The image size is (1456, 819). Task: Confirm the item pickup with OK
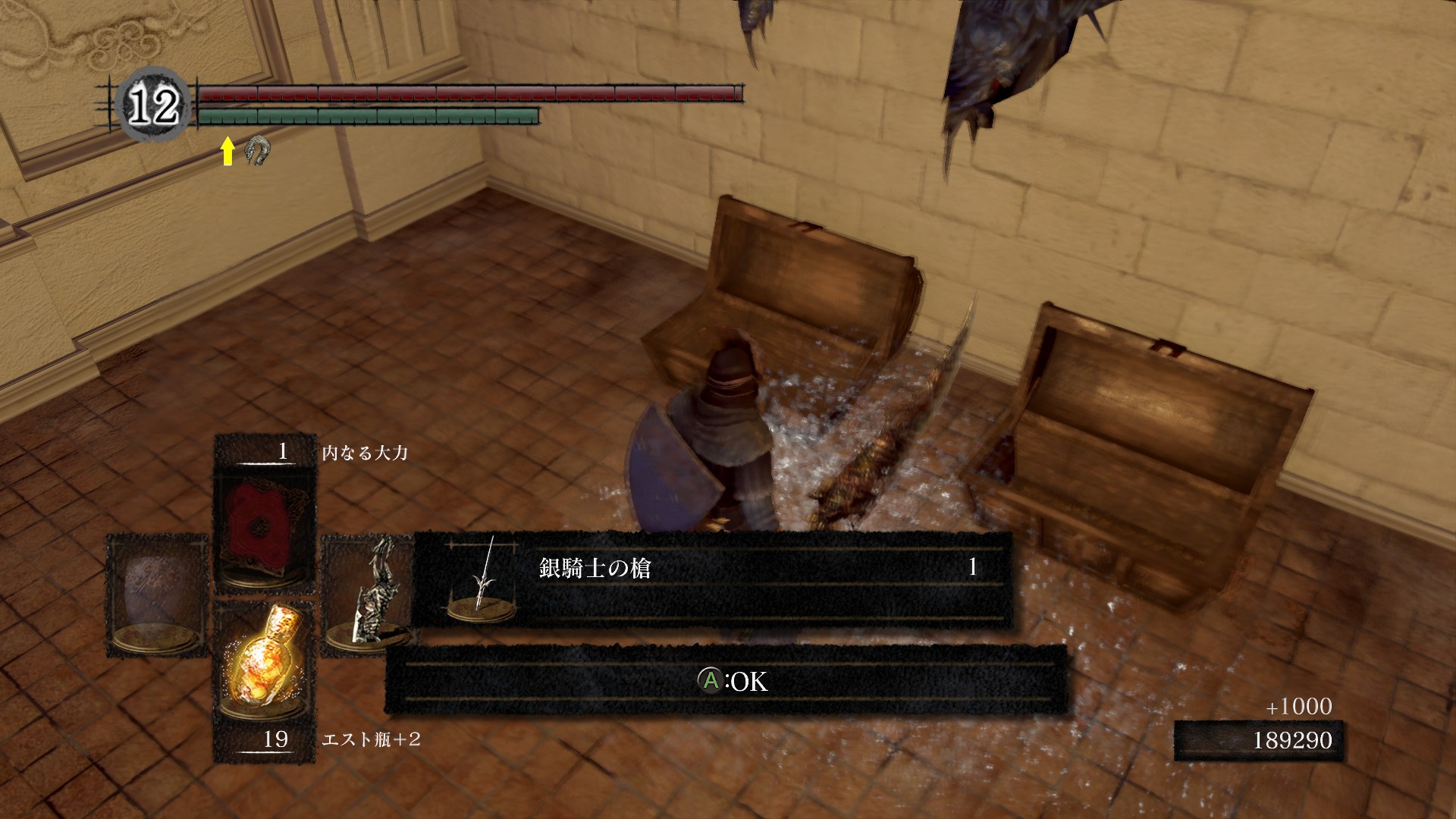tap(731, 681)
